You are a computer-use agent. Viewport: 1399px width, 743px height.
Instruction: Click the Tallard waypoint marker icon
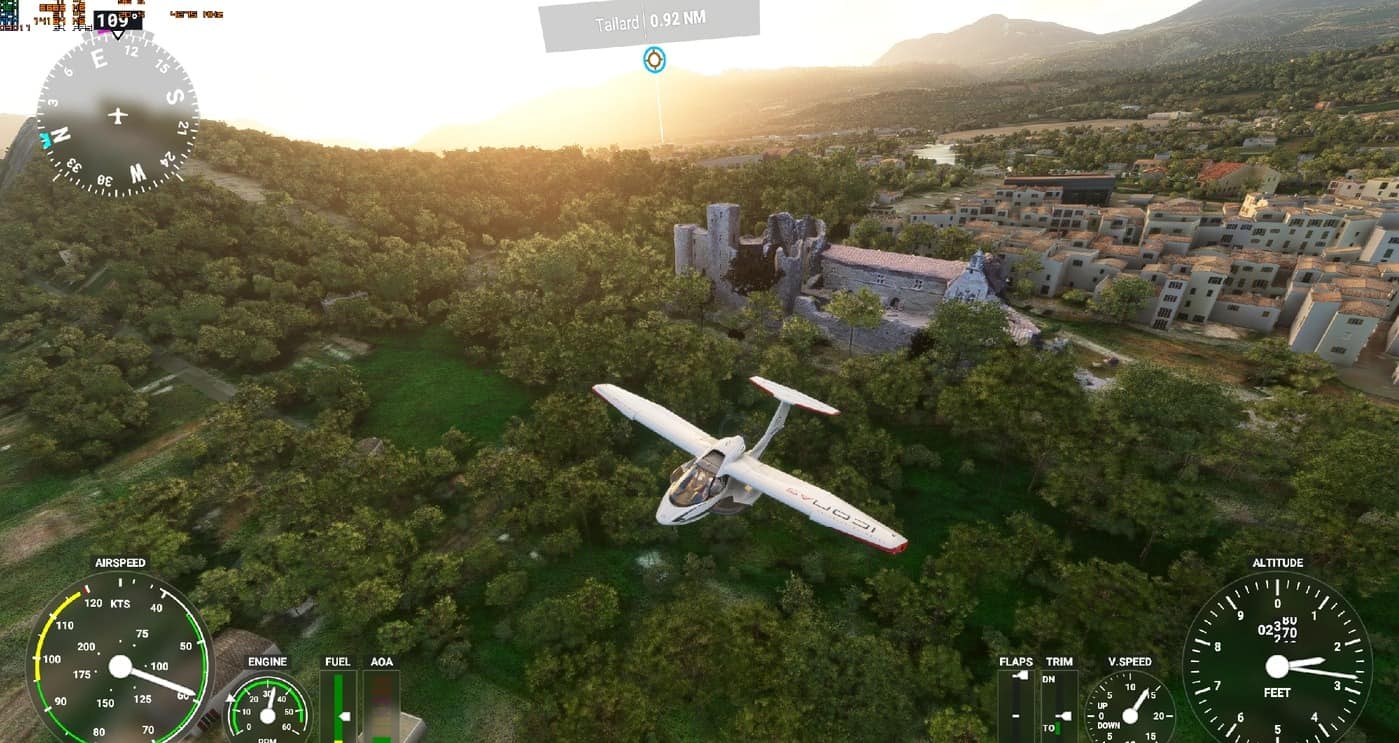click(x=654, y=60)
